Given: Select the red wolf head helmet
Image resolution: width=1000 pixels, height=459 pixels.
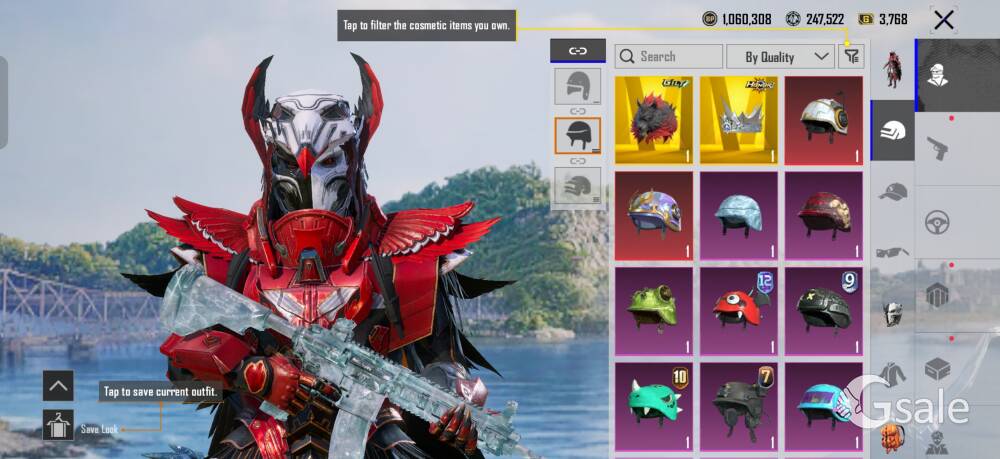Looking at the screenshot, I should point(653,120).
